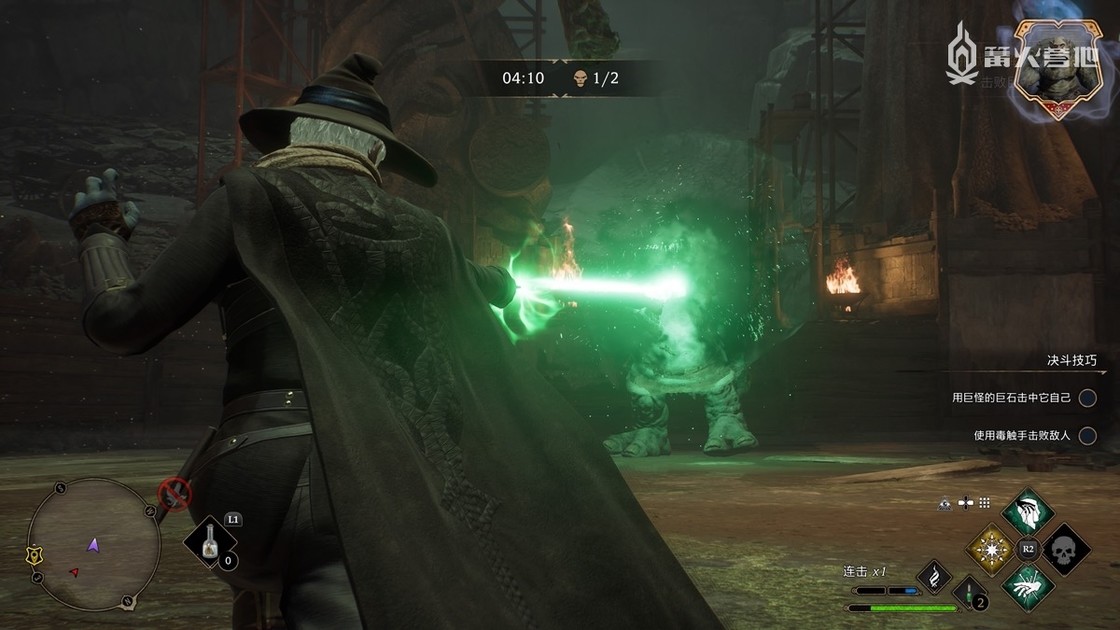Image resolution: width=1120 pixels, height=630 pixels.
Task: Select the skull Avada Kedavra spell slot
Action: pyautogui.click(x=1066, y=549)
